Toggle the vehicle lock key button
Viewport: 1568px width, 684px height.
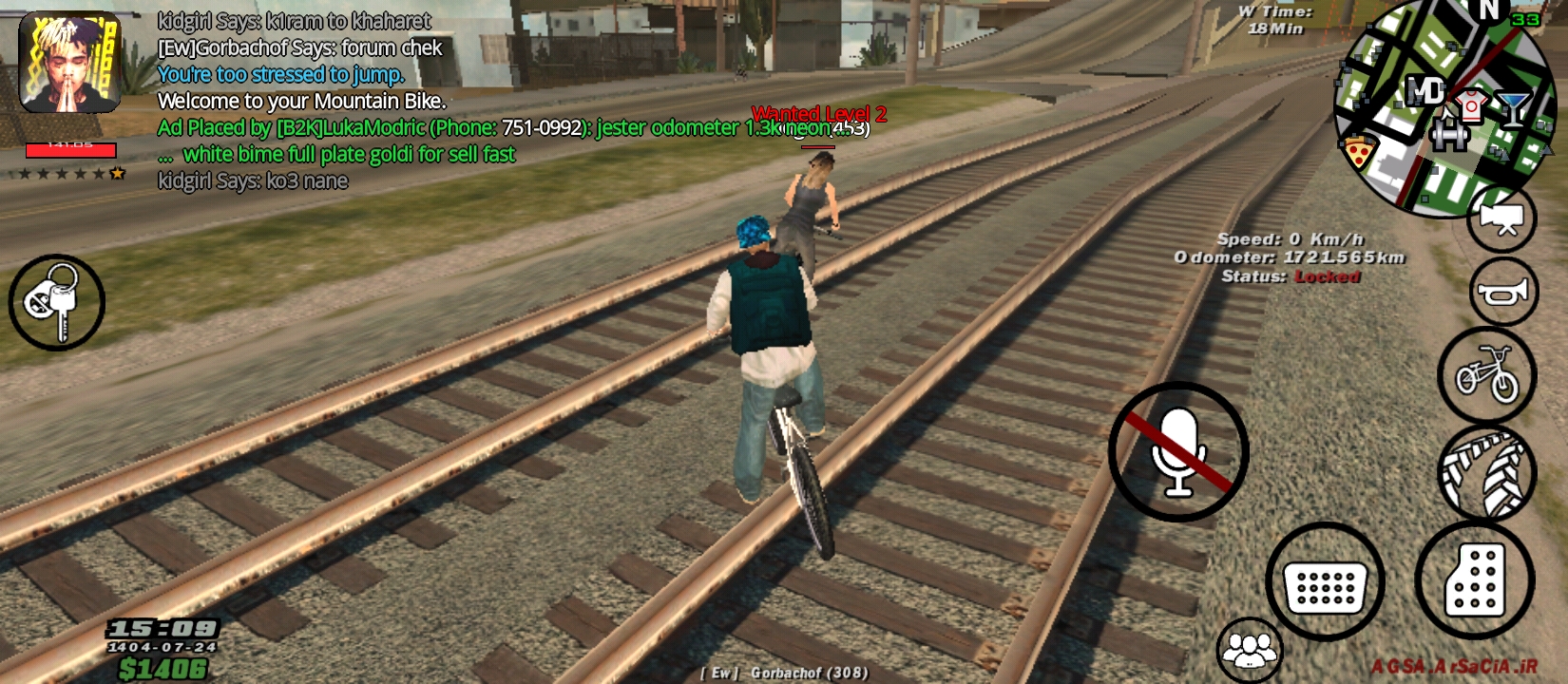tap(56, 302)
